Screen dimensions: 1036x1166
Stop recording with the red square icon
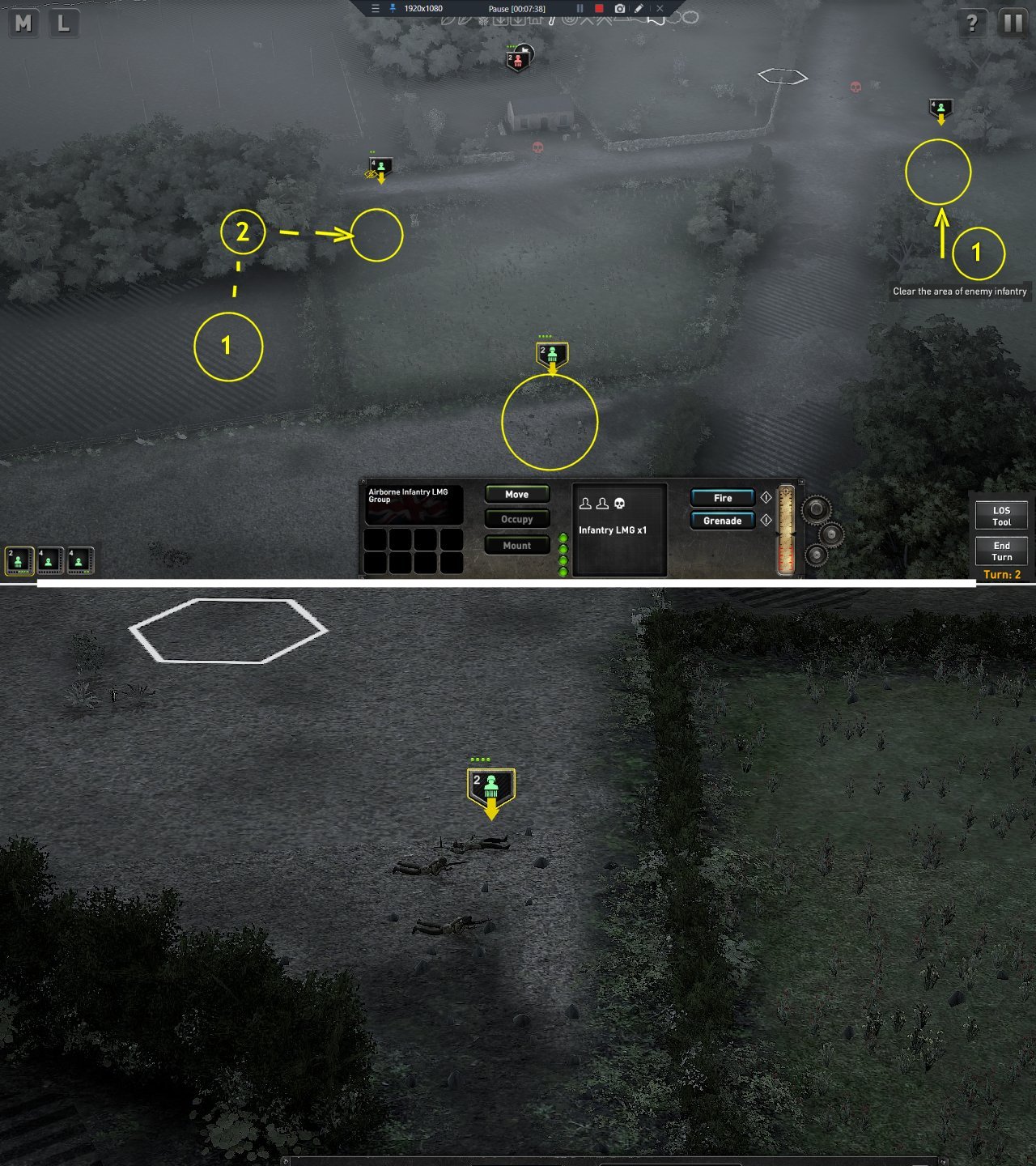click(599, 8)
